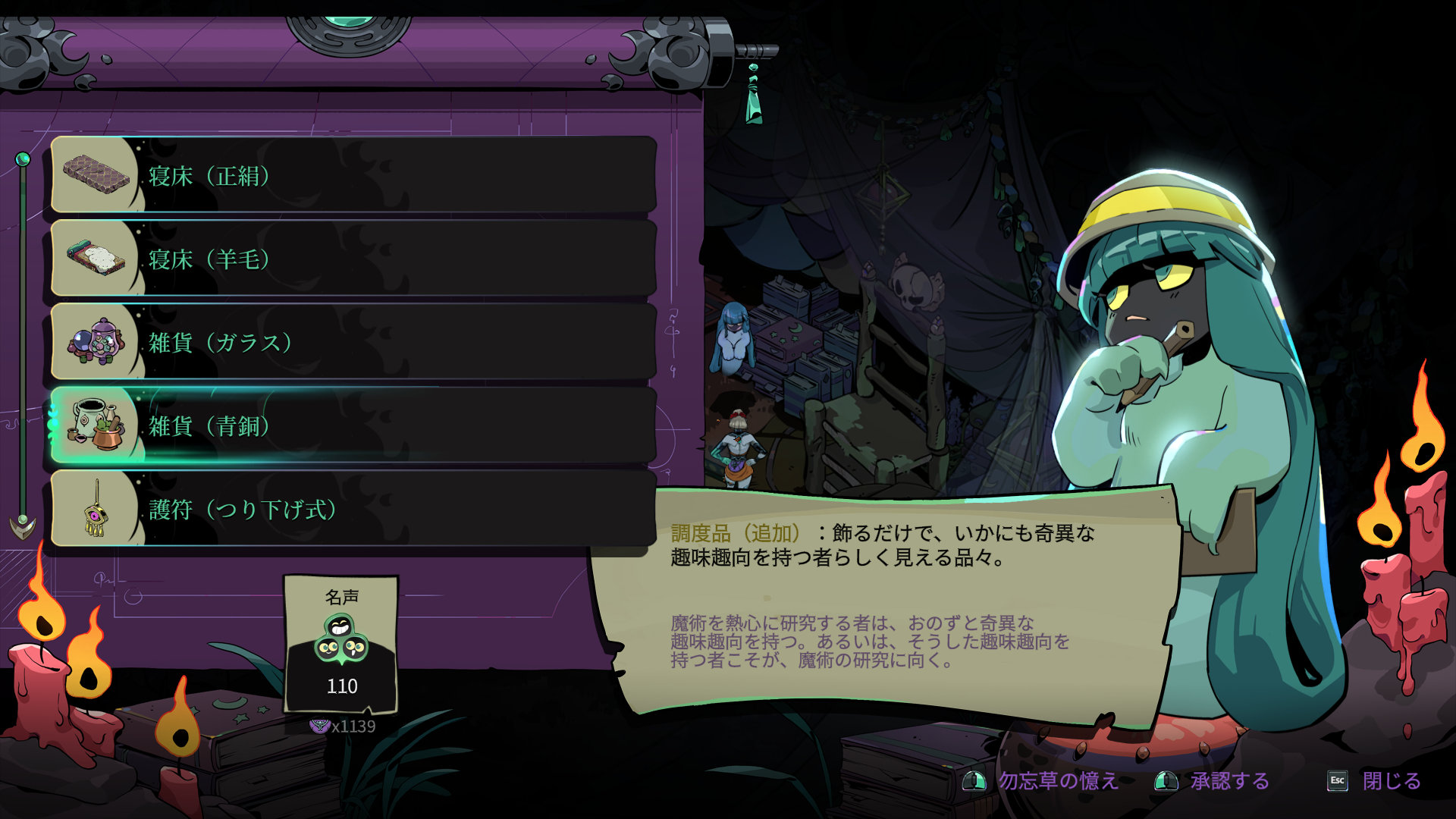Open 勿忘草の憶え option
Viewport: 1456px width, 819px height.
[x=1042, y=781]
